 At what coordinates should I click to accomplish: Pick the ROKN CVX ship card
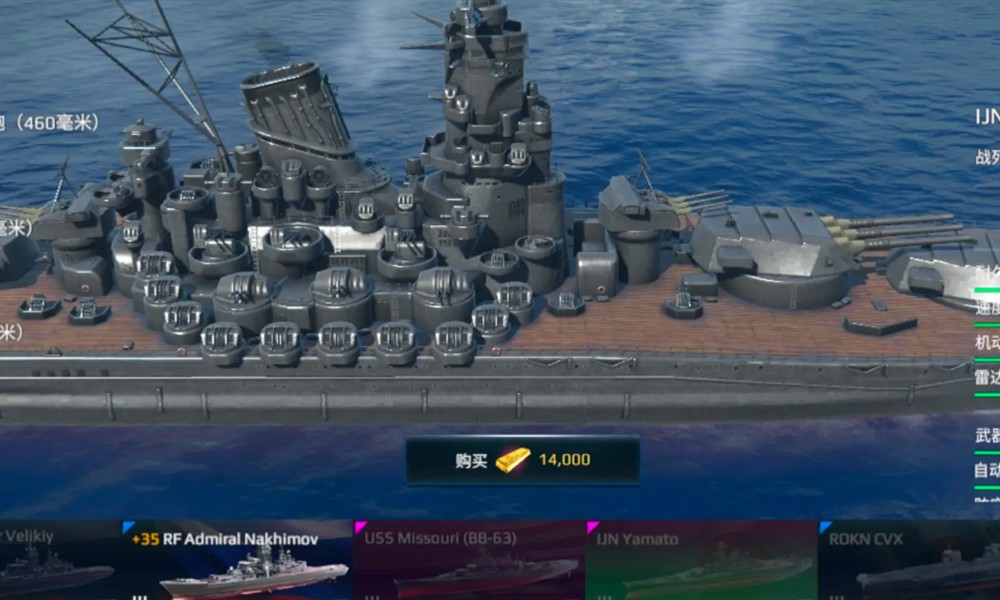908,562
